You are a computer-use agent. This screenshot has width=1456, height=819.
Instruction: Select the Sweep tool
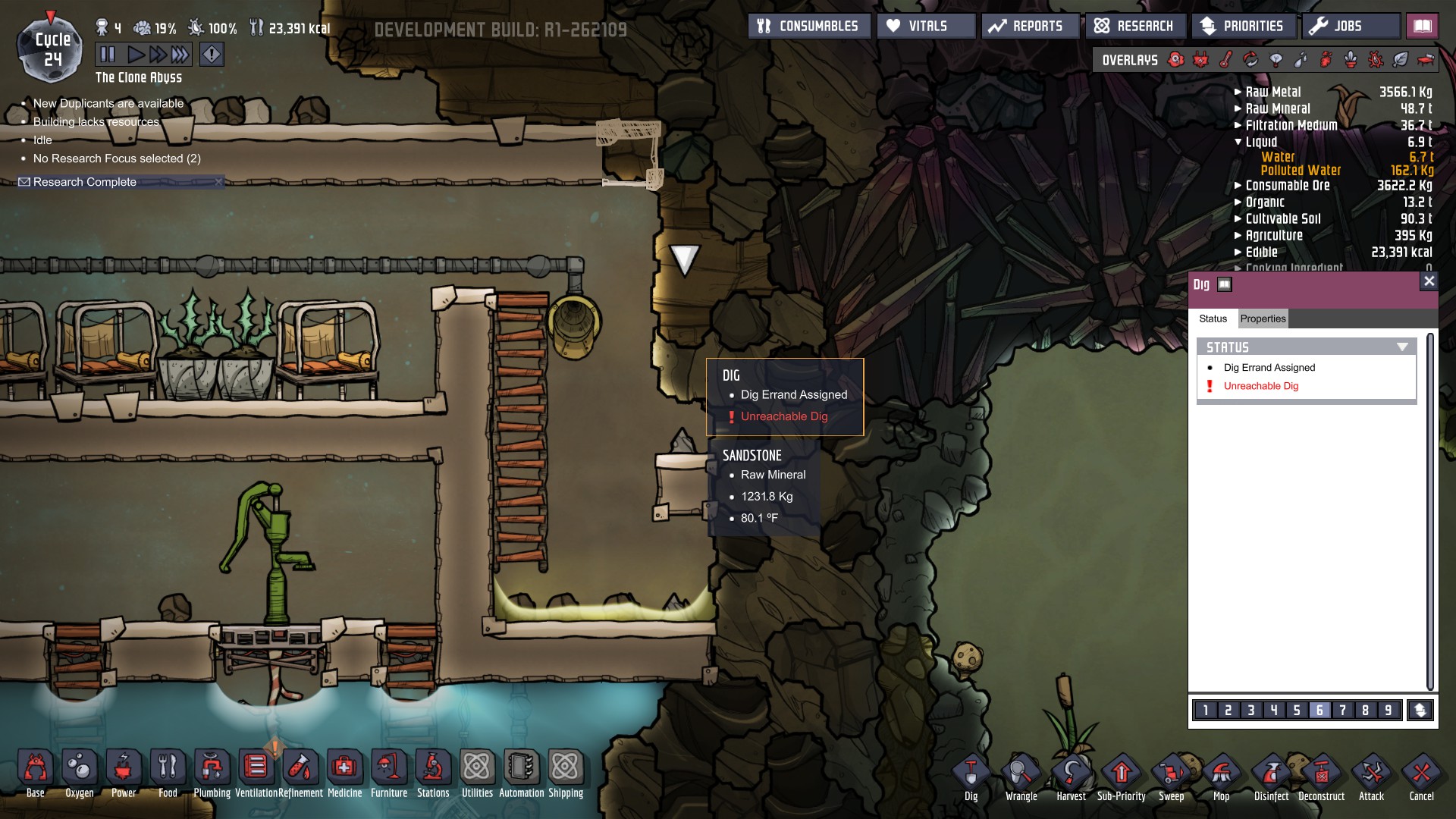click(1172, 772)
